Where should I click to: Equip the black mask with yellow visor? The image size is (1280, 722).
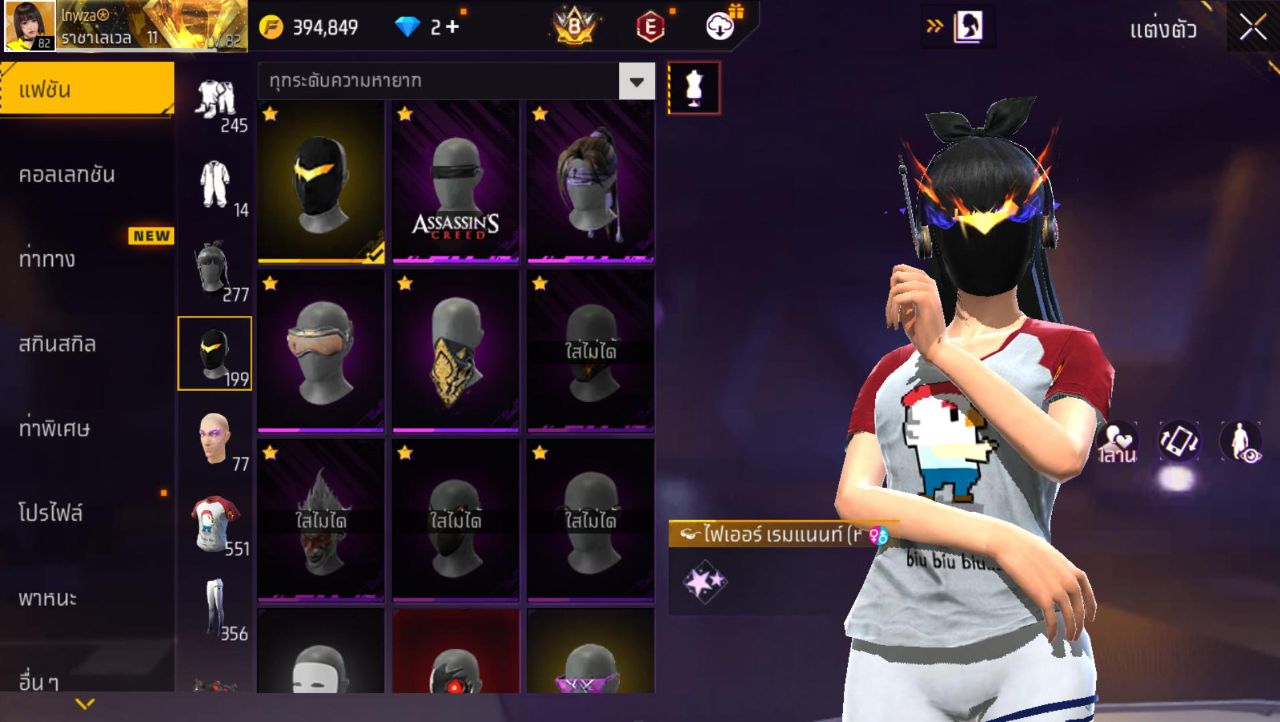[320, 181]
